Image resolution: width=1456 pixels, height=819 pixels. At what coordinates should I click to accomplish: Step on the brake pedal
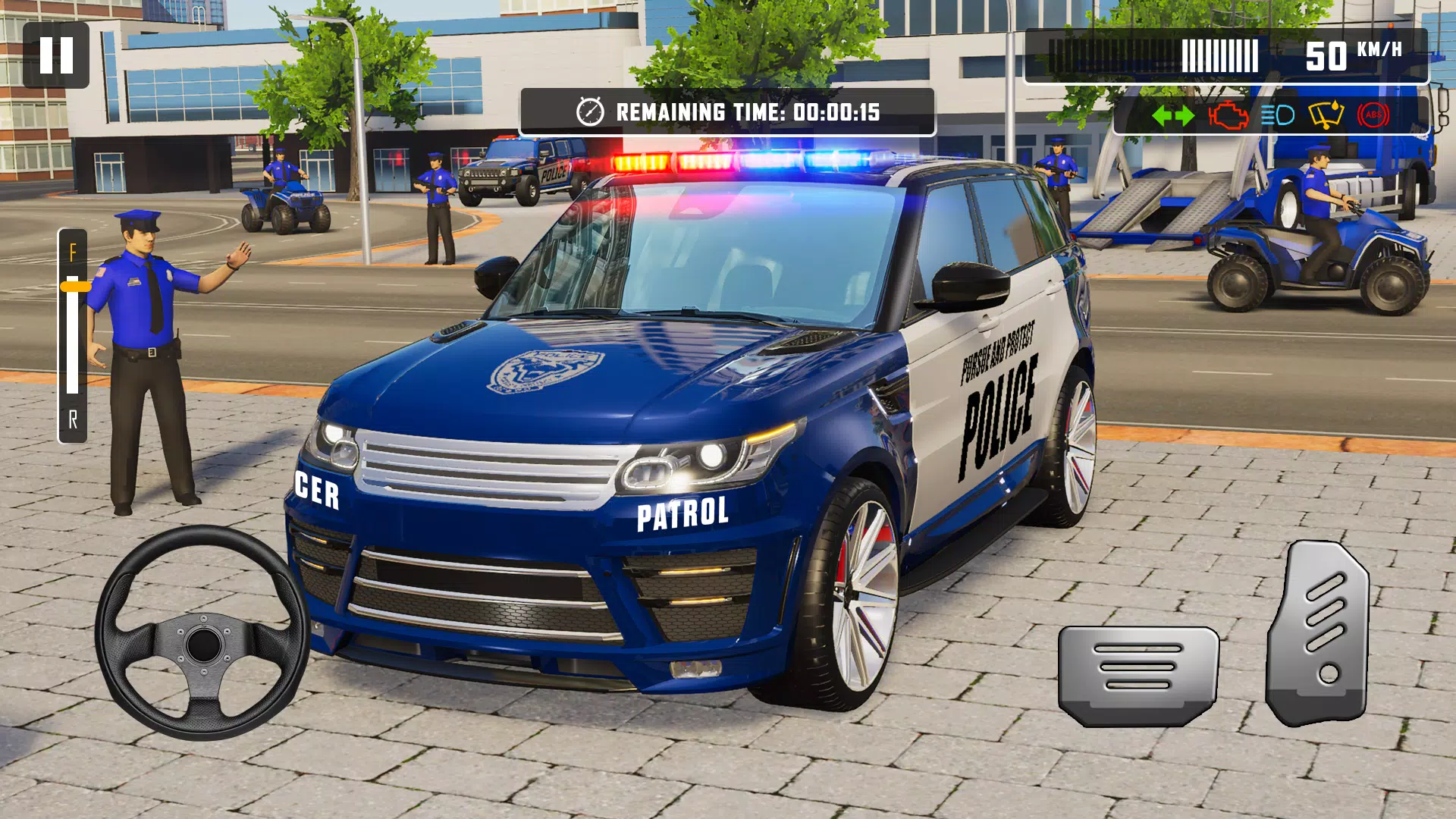pos(1137,674)
